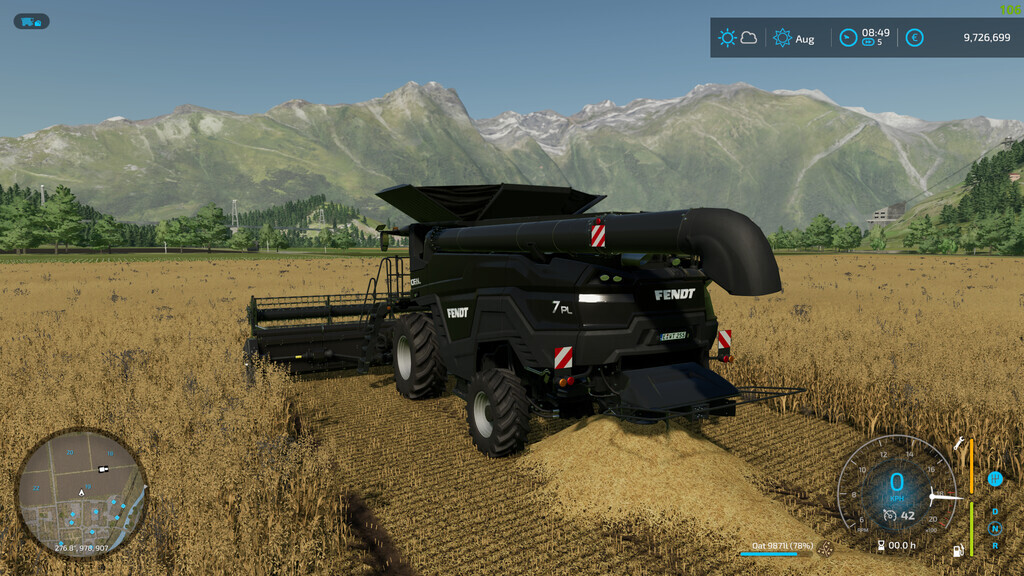Select the N neutral gear indicator
The height and width of the screenshot is (576, 1024).
(x=995, y=529)
